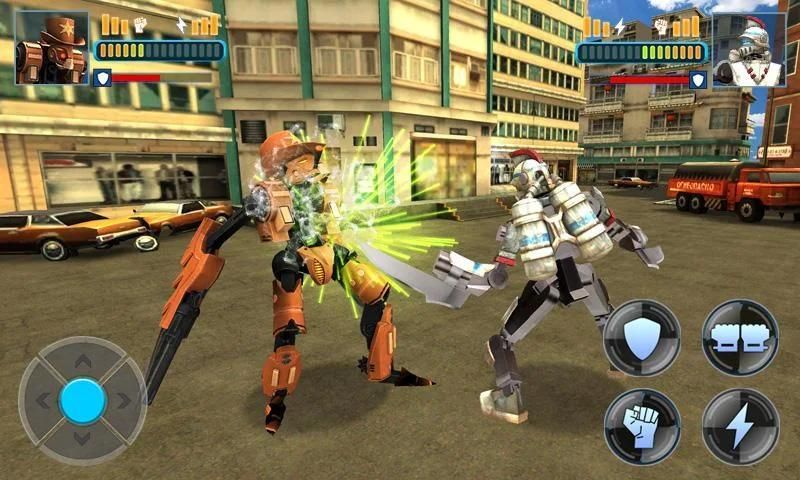Click the joystick's left arrow
Image resolution: width=800 pixels, height=480 pixels.
click(x=43, y=401)
